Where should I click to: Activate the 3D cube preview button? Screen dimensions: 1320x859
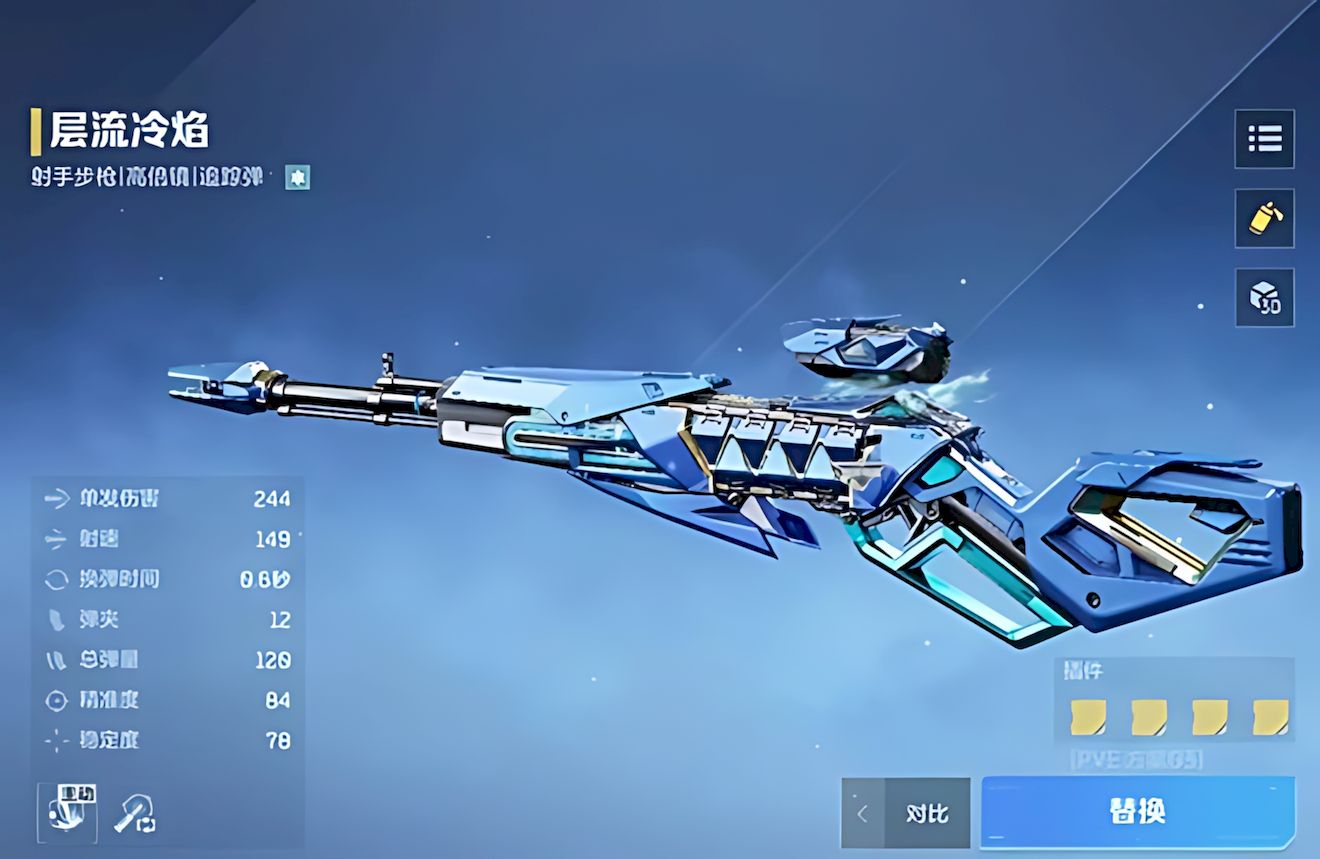[x=1264, y=297]
